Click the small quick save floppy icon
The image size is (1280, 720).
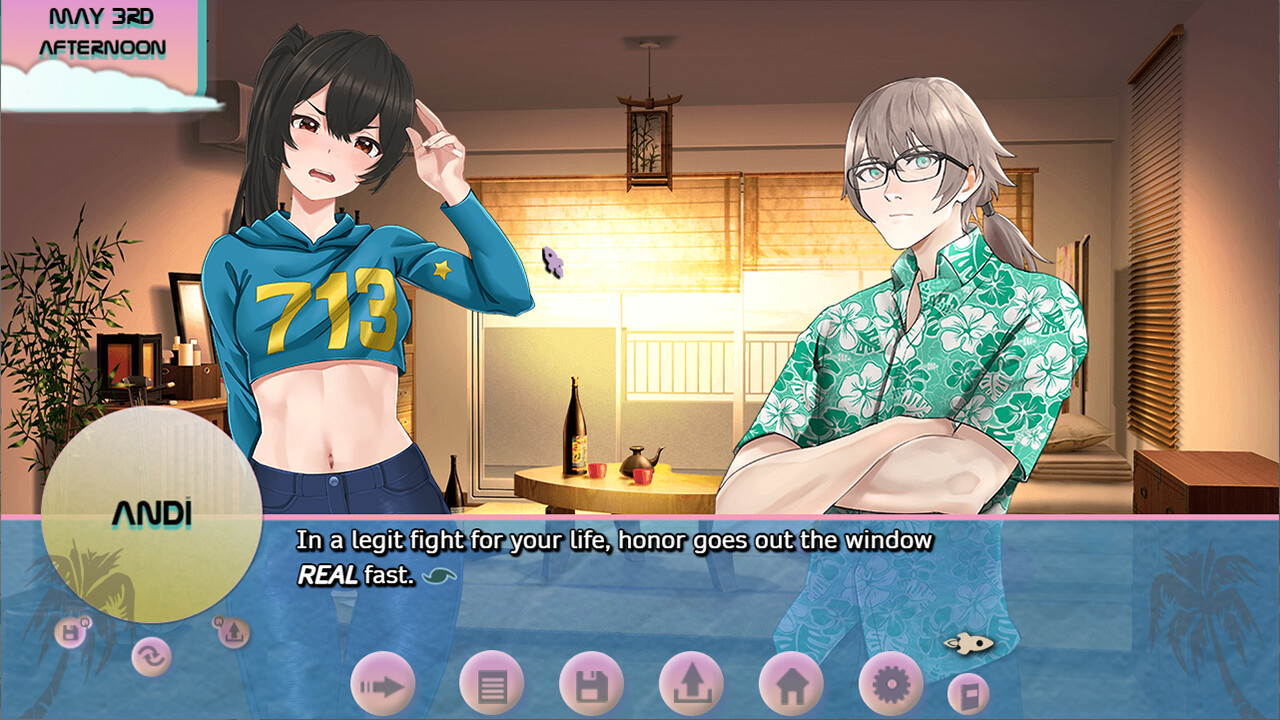click(x=71, y=632)
